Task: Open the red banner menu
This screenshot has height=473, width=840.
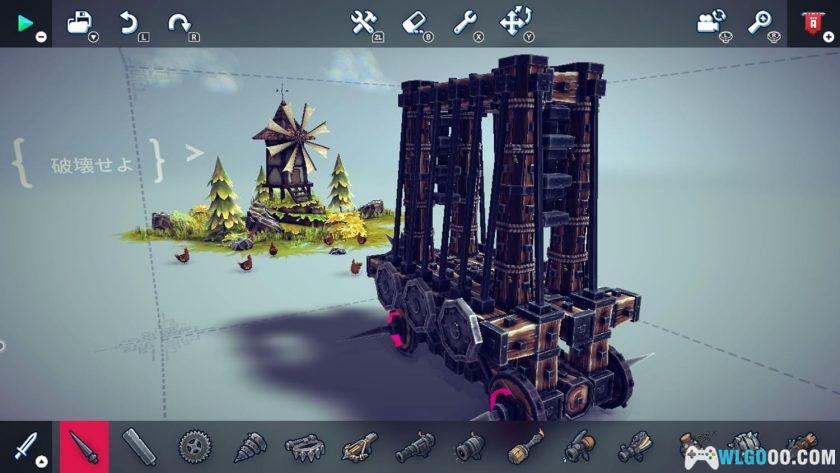Action: 812,23
